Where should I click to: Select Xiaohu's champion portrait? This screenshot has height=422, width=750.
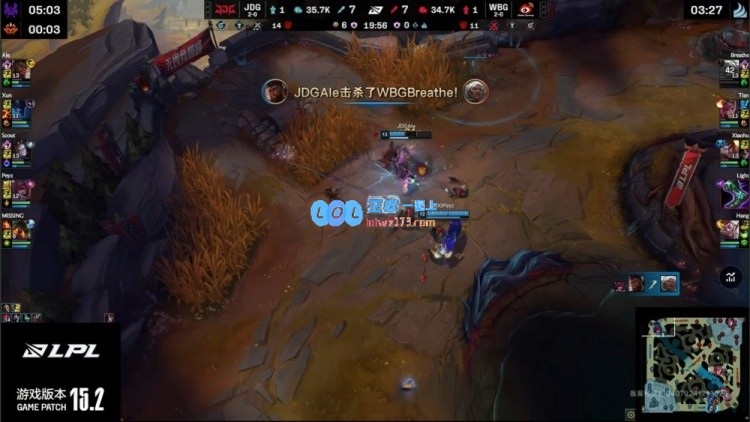point(732,149)
